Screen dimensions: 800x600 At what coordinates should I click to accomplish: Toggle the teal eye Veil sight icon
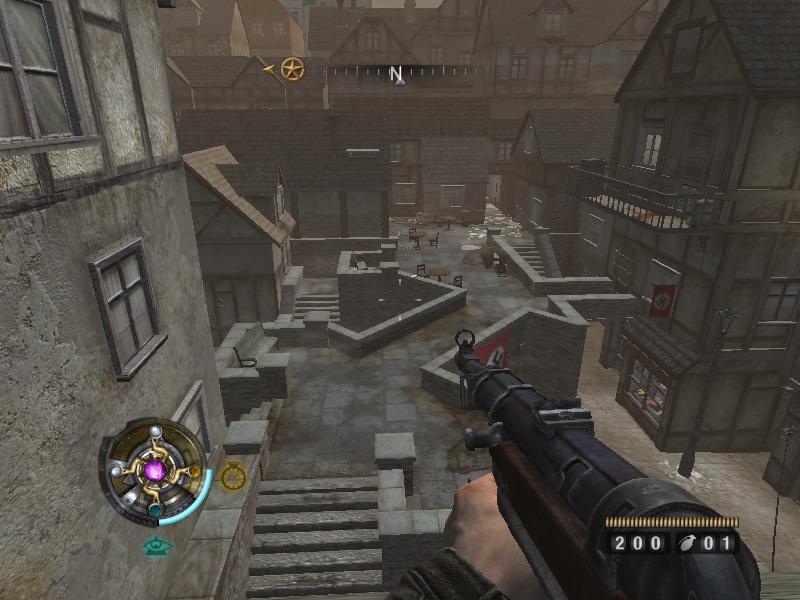coord(155,546)
